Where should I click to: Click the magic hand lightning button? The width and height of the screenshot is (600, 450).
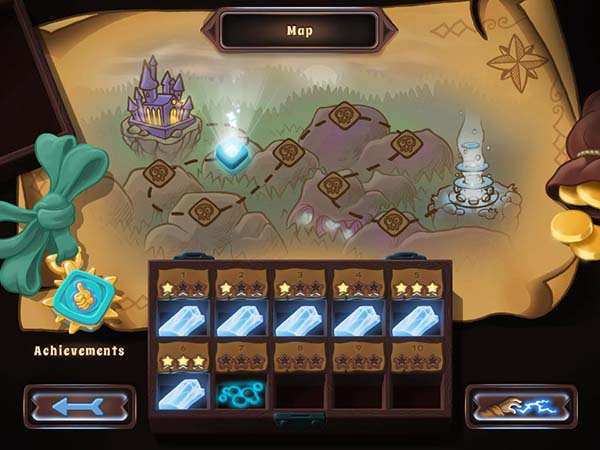(x=521, y=407)
